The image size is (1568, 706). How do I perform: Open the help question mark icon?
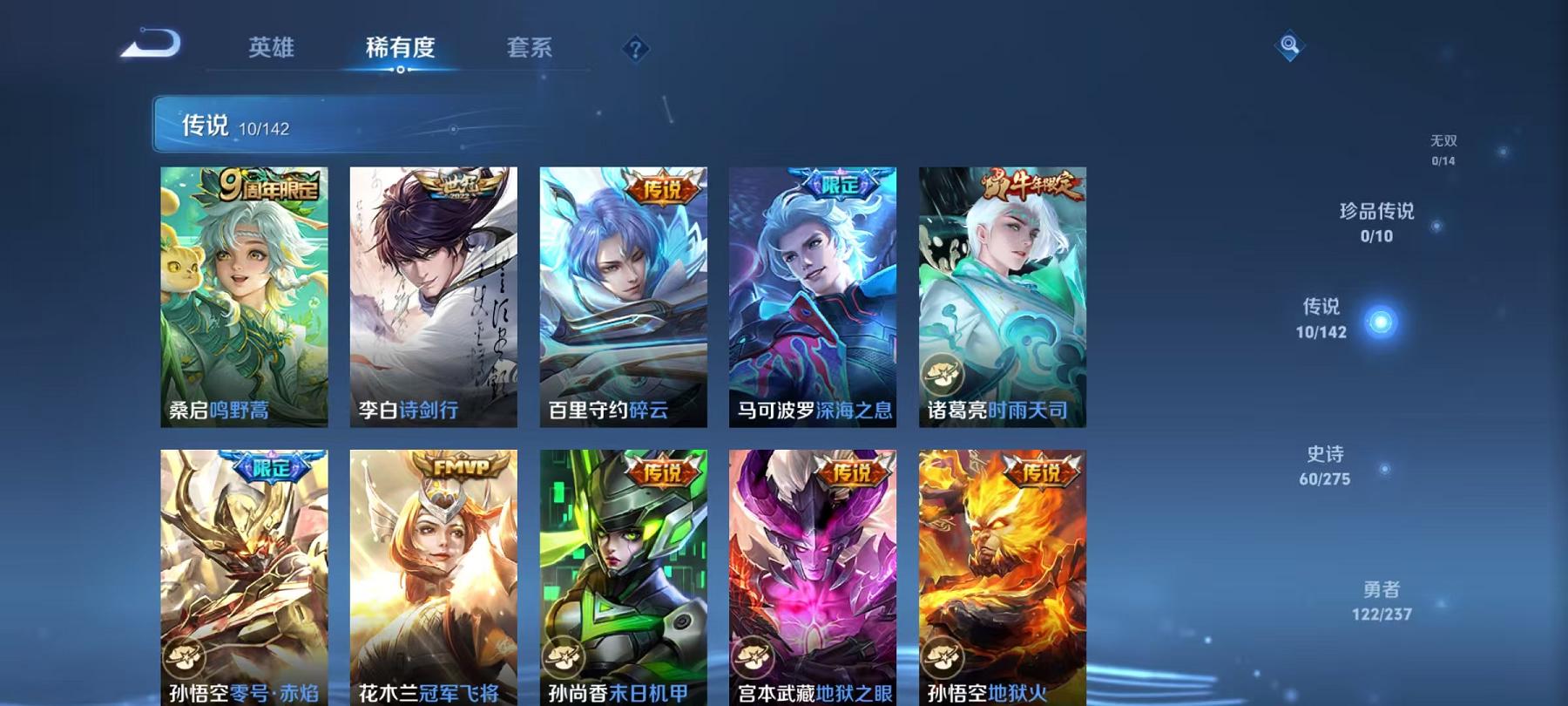636,49
